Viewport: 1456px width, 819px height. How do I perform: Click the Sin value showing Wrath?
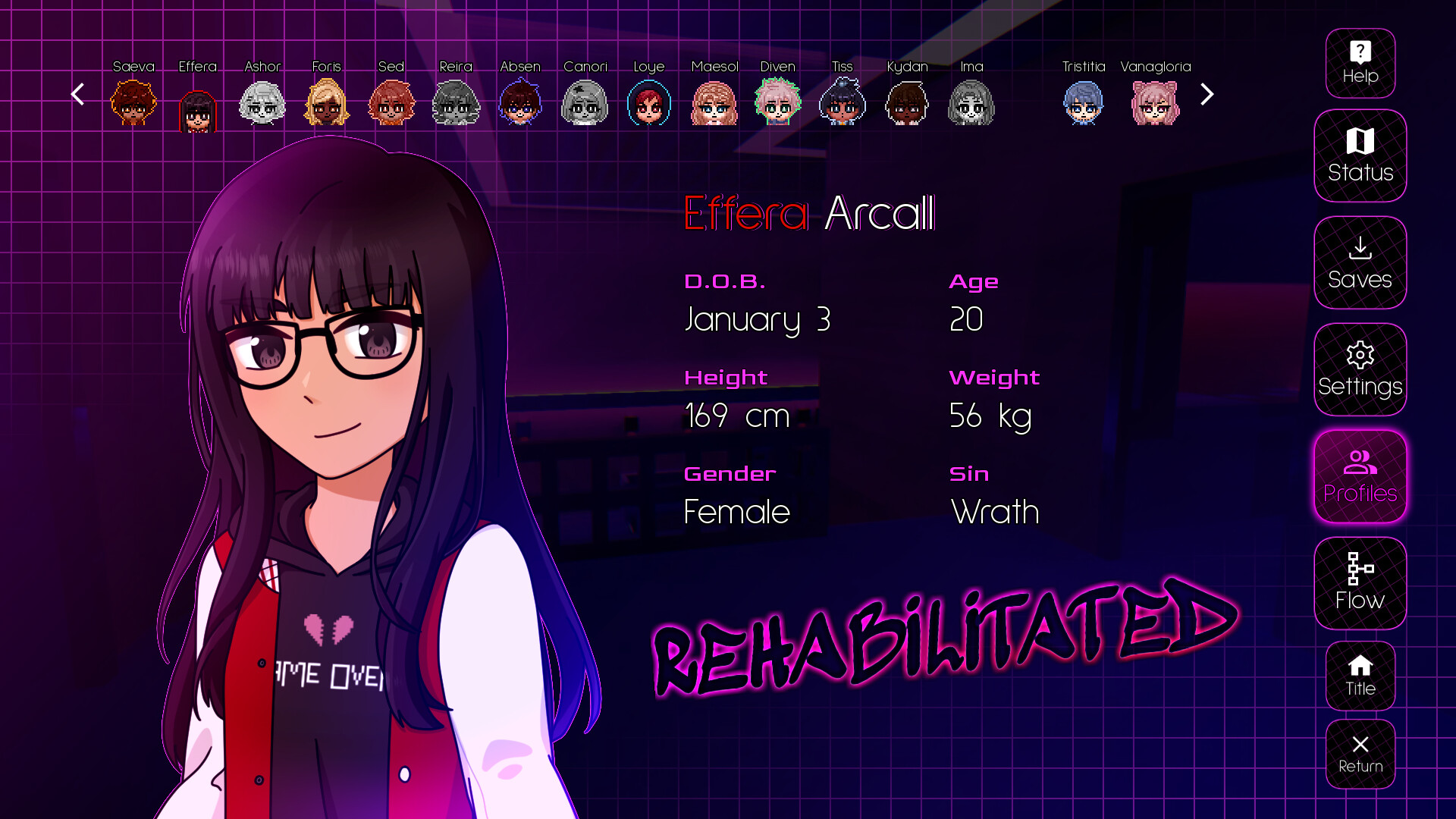[x=994, y=511]
